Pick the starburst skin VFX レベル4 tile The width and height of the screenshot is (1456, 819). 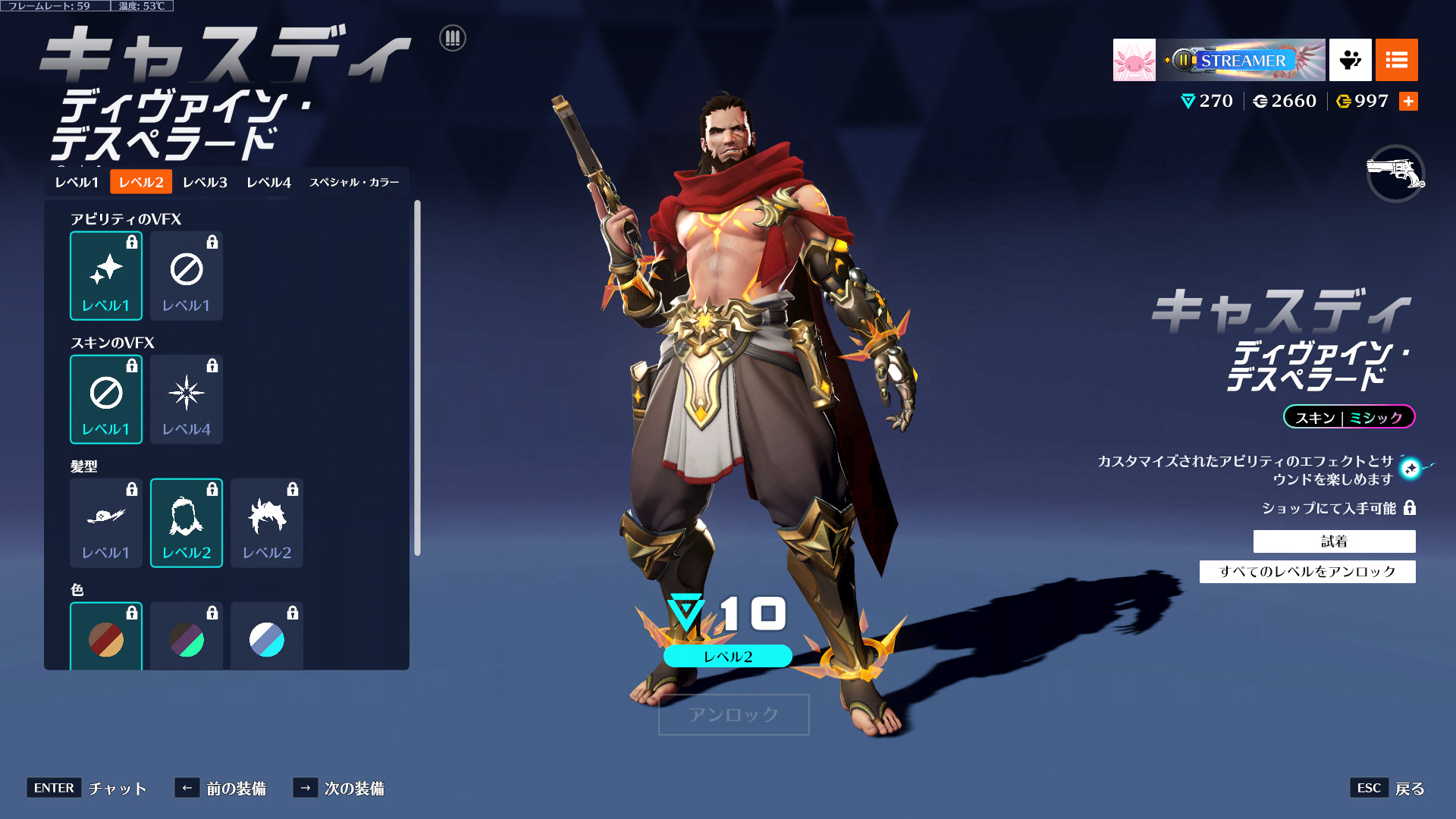coord(187,399)
